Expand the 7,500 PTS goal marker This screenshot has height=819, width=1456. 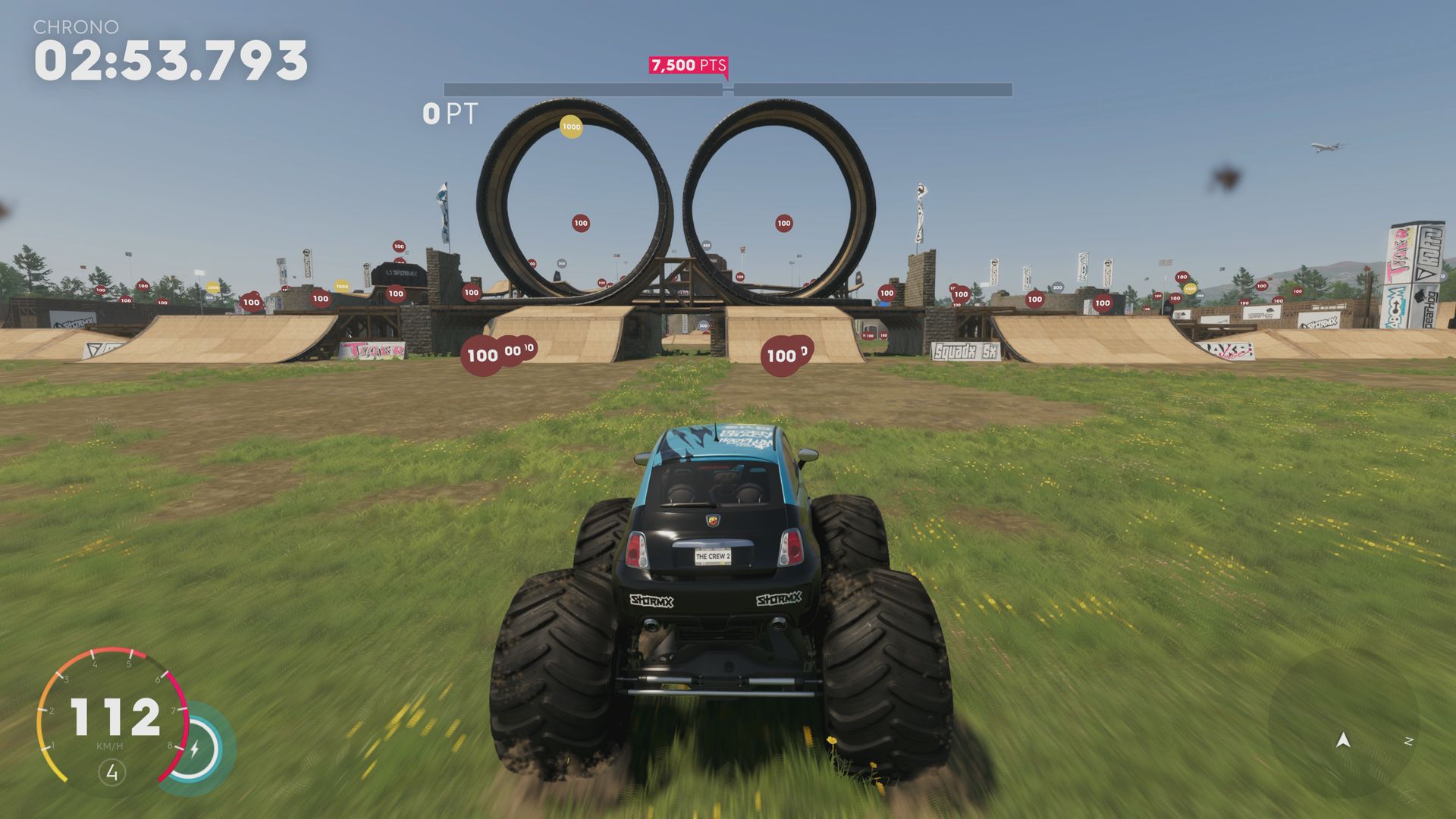pos(689,65)
